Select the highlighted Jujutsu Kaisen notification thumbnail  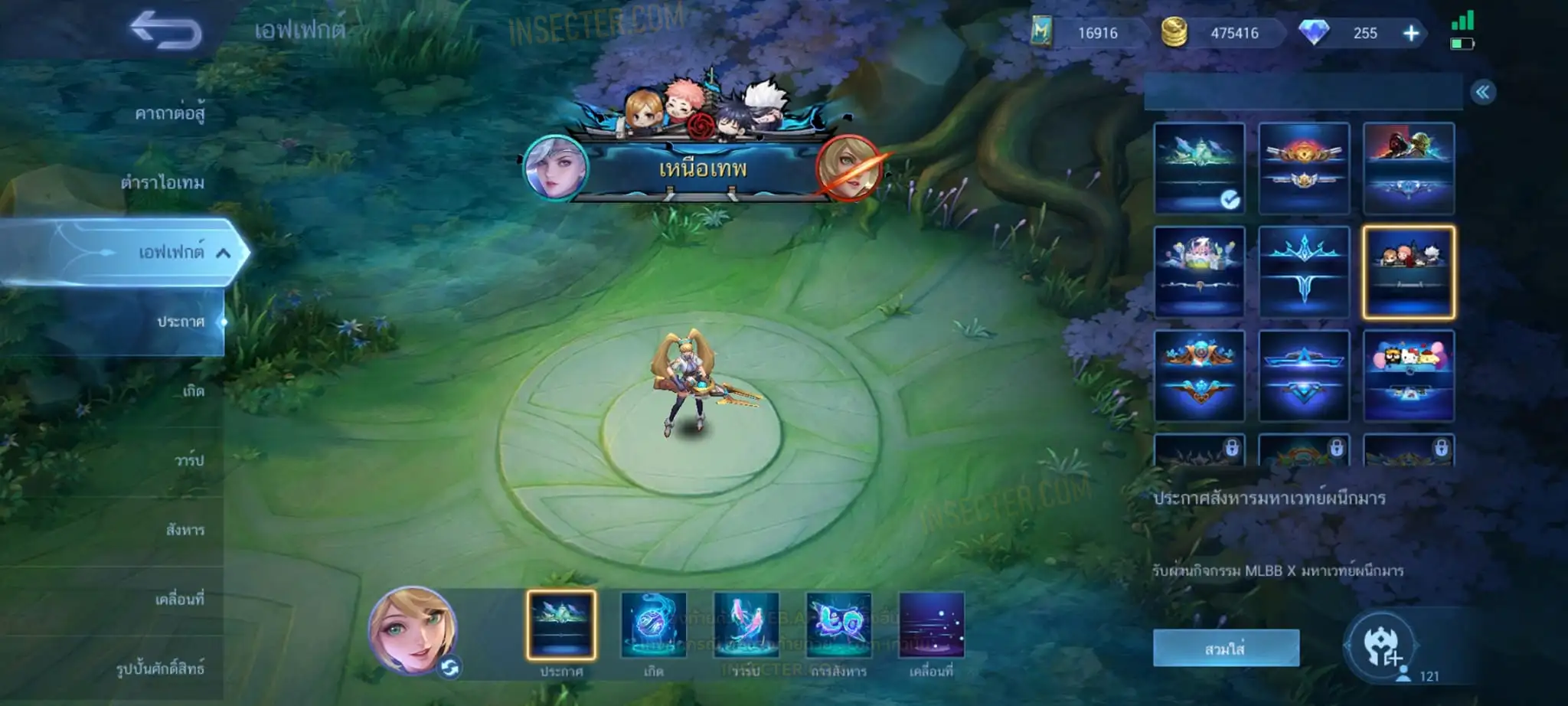coord(1408,272)
